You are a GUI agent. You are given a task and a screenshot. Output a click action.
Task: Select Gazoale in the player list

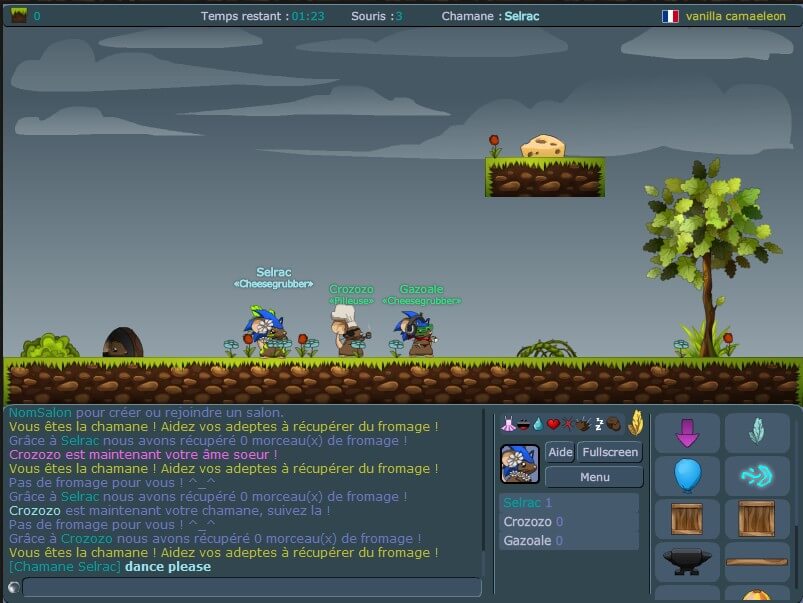coord(568,541)
